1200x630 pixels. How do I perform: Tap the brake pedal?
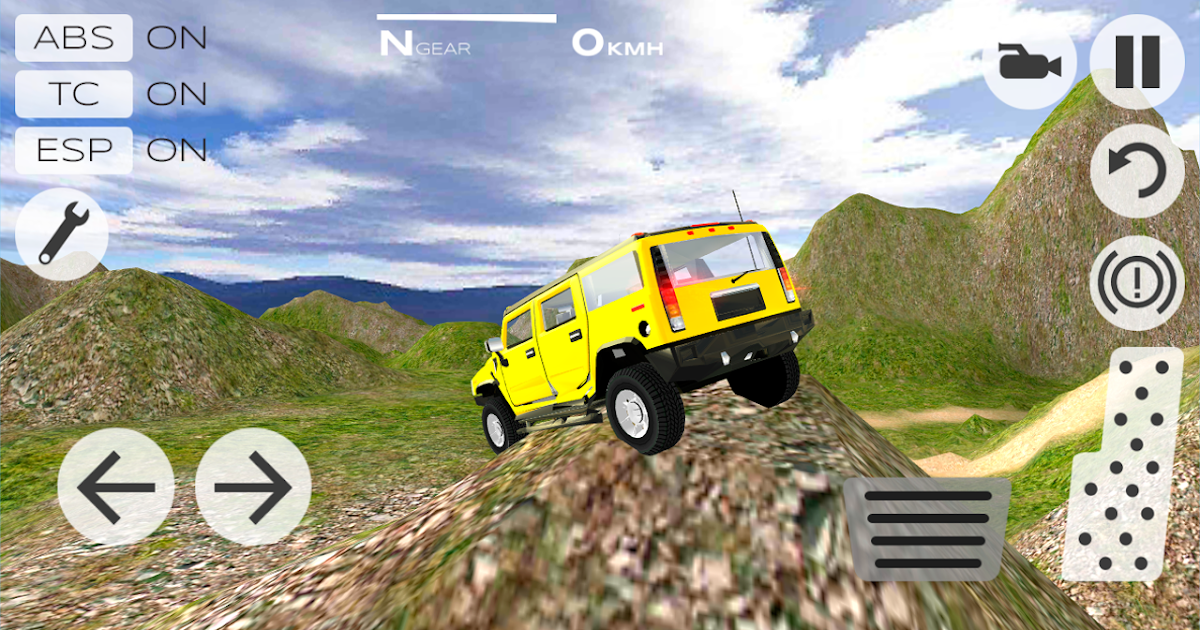(926, 528)
